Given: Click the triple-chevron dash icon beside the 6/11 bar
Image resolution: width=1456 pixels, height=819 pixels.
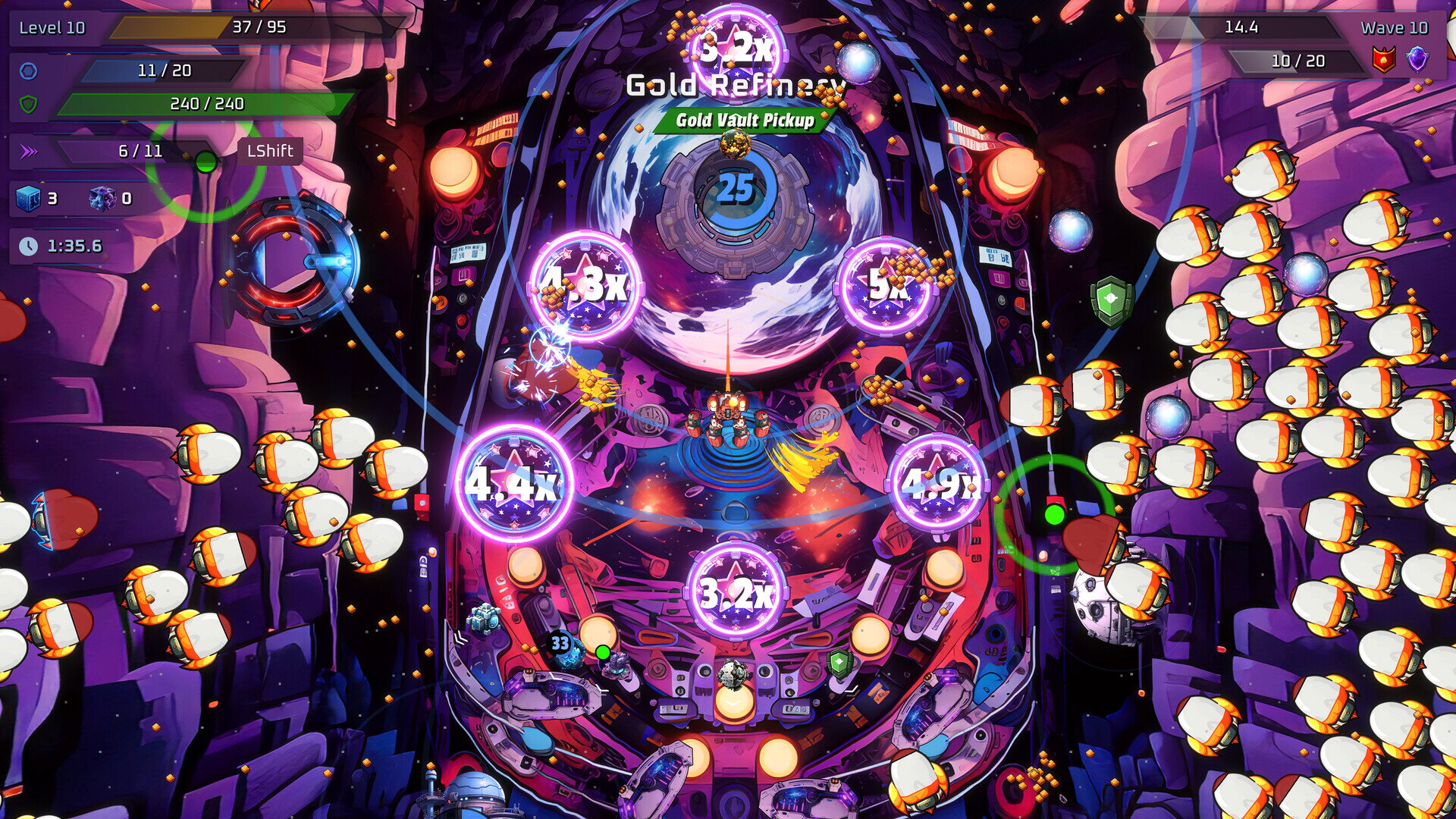Looking at the screenshot, I should pos(28,150).
